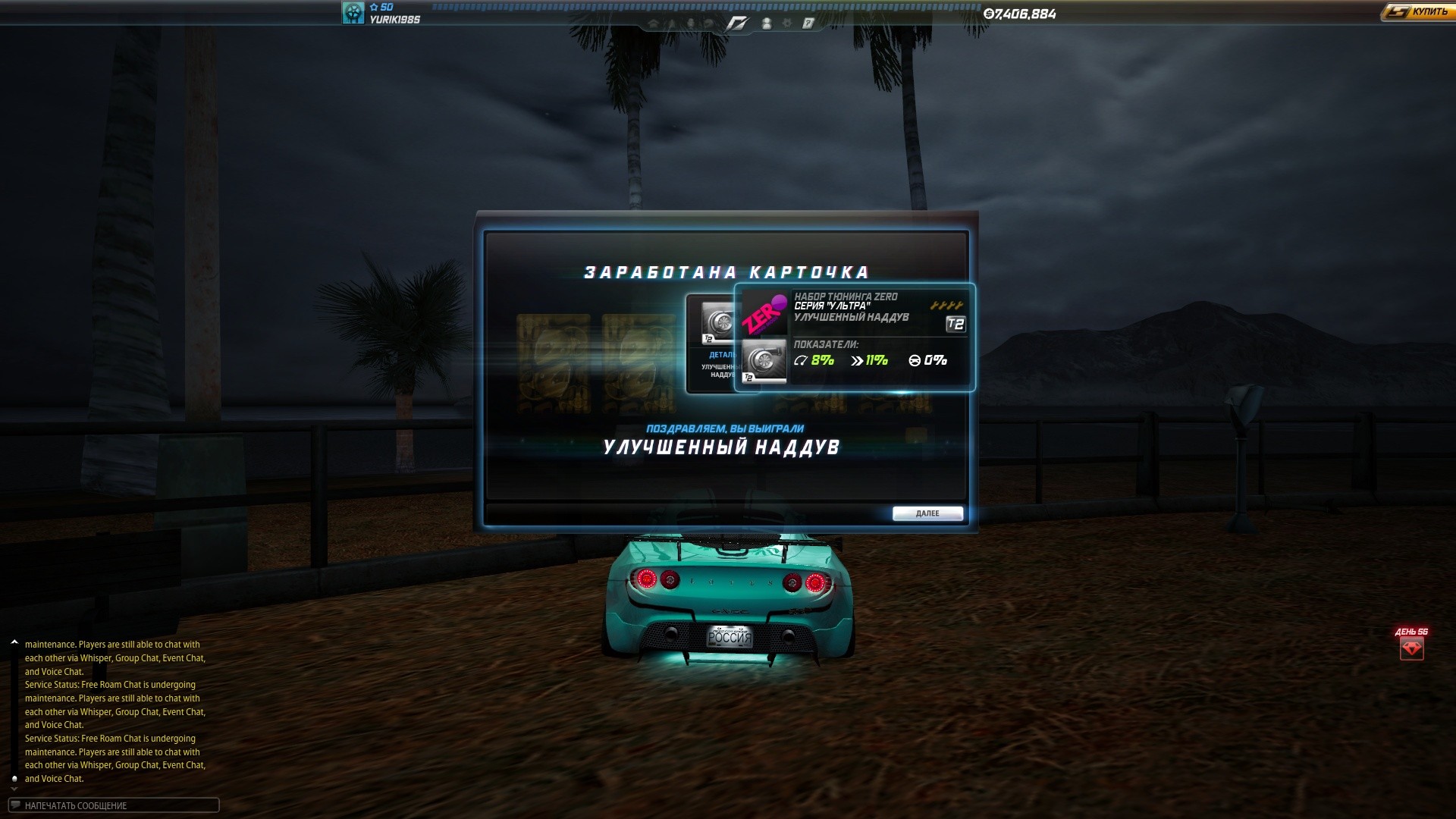This screenshot has height=819, width=1456.
Task: Open the player profile silhouette icon
Action: 767,24
